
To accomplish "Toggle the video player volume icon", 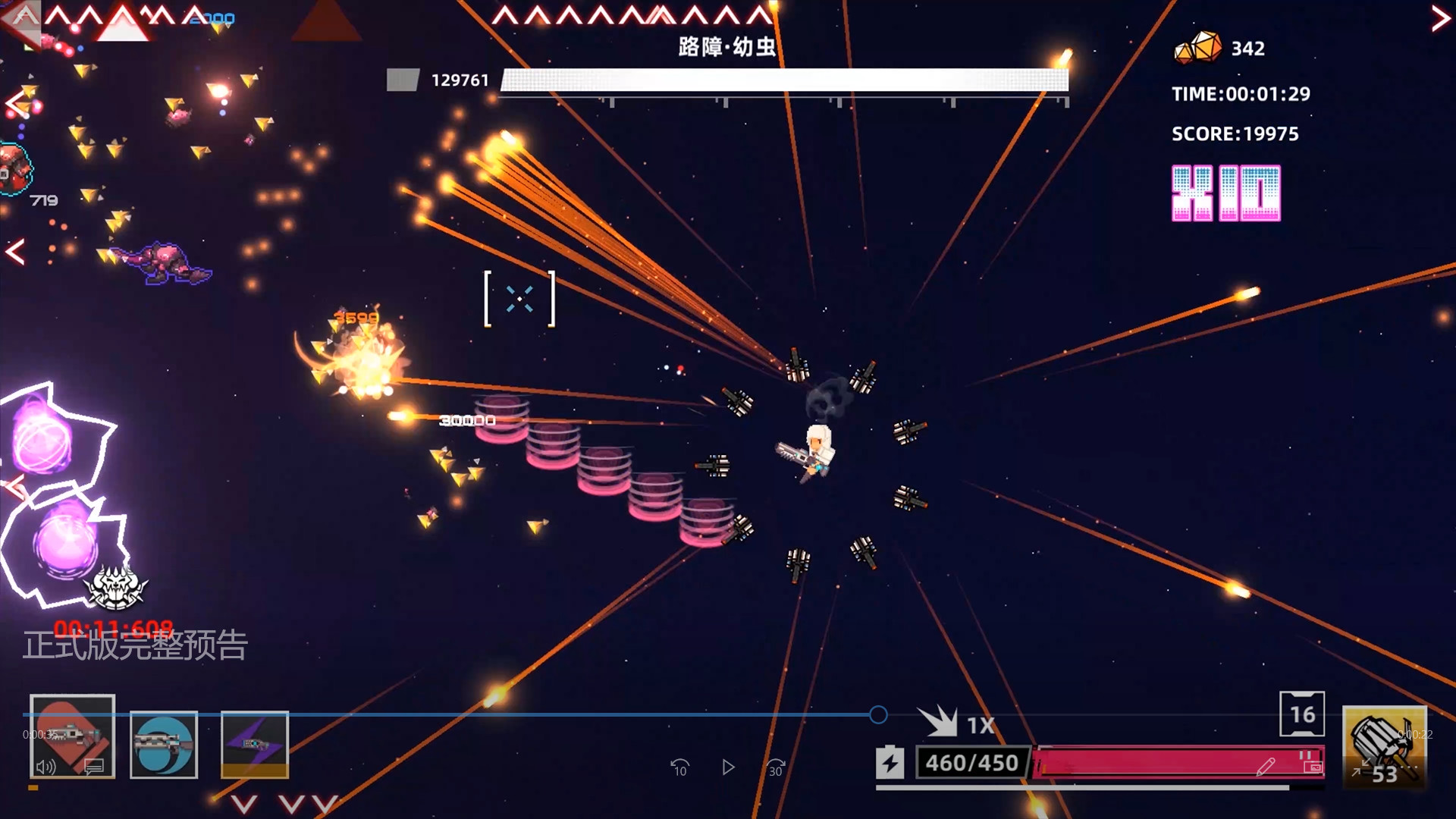I will (x=46, y=767).
